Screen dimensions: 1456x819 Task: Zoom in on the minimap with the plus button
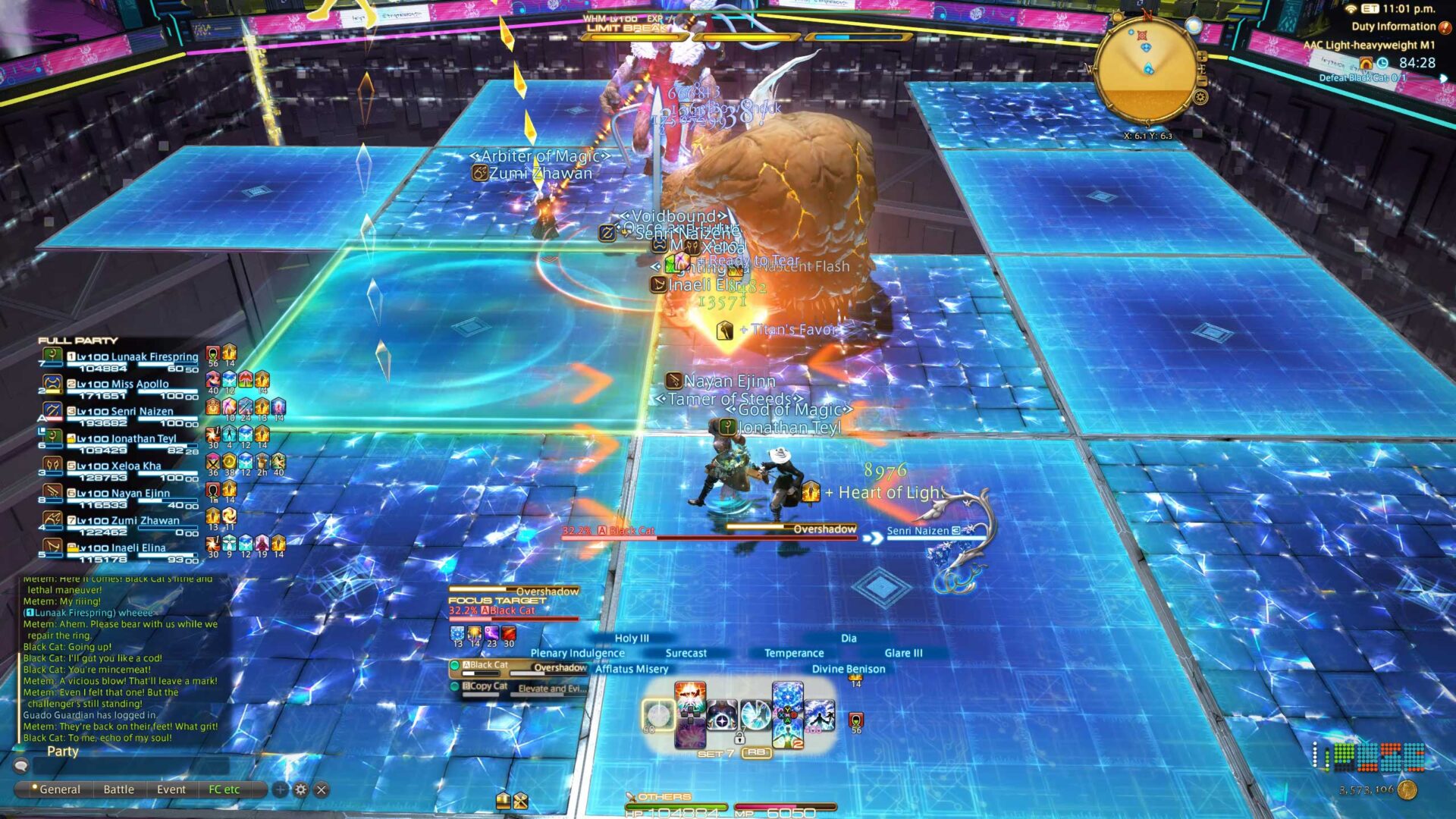pyautogui.click(x=1202, y=55)
